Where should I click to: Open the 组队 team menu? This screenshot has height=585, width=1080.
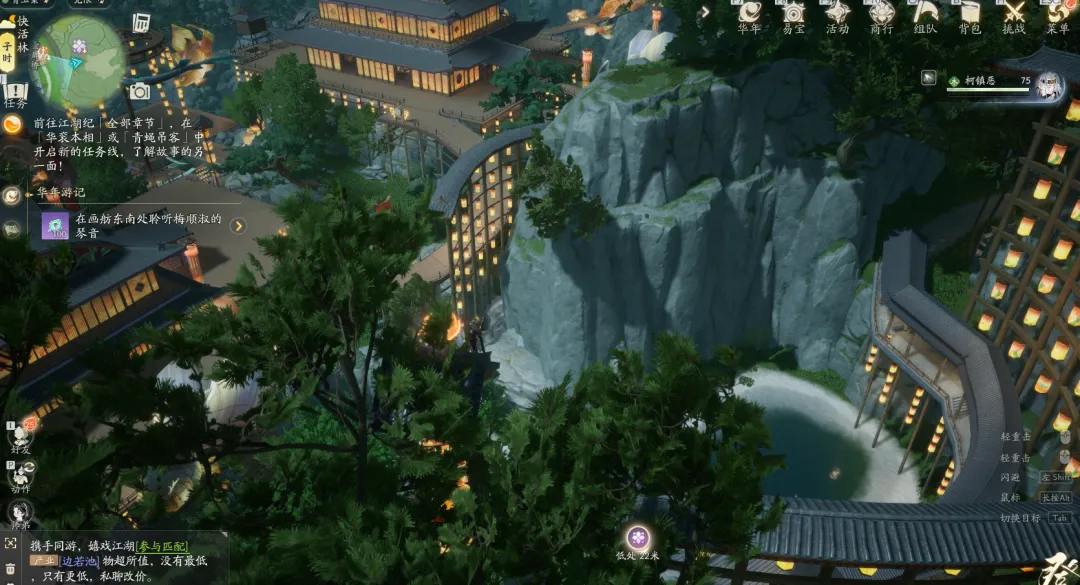point(925,15)
